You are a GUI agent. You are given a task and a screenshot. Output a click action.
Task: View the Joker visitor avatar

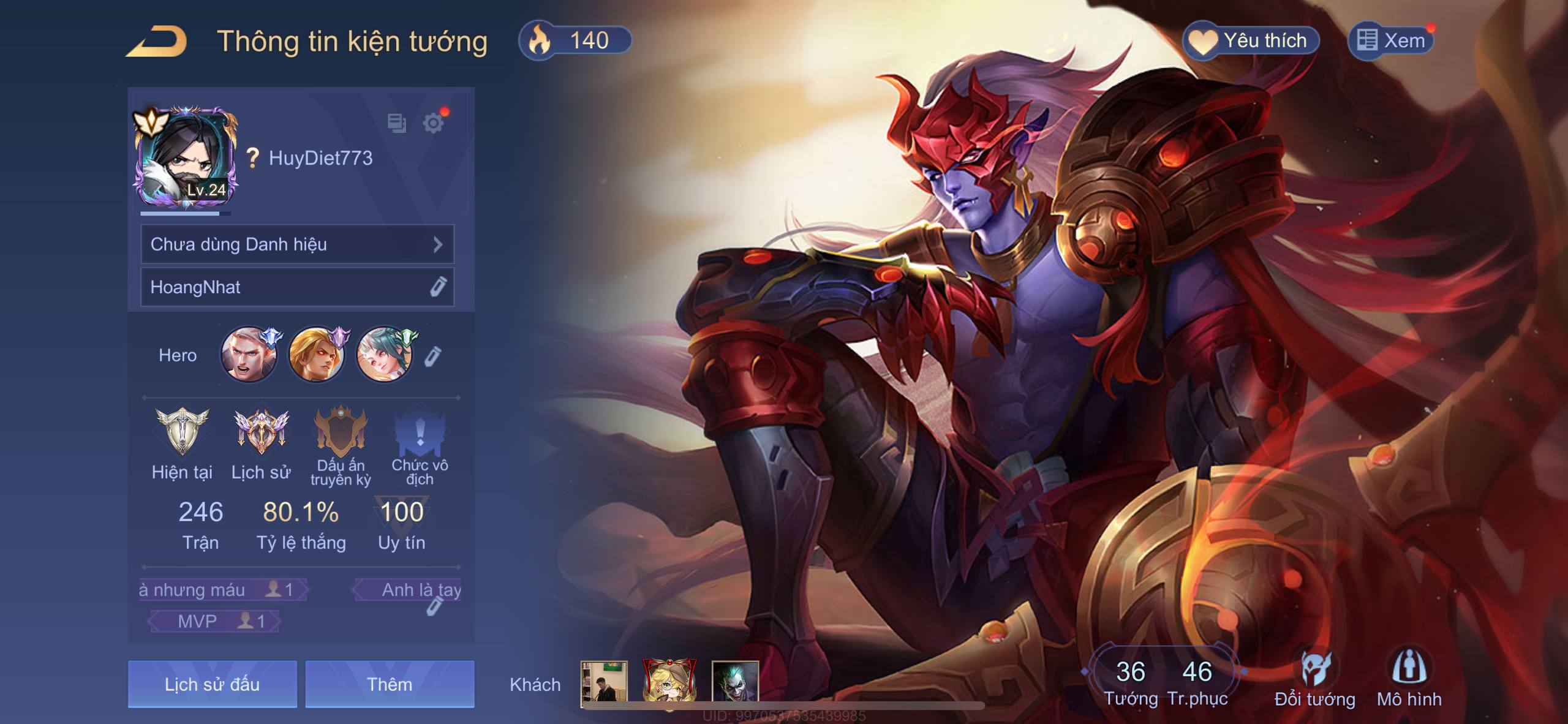[x=735, y=681]
